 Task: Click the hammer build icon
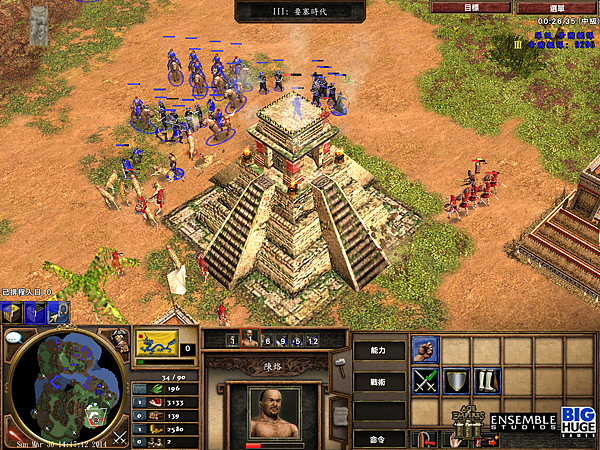(x=338, y=361)
